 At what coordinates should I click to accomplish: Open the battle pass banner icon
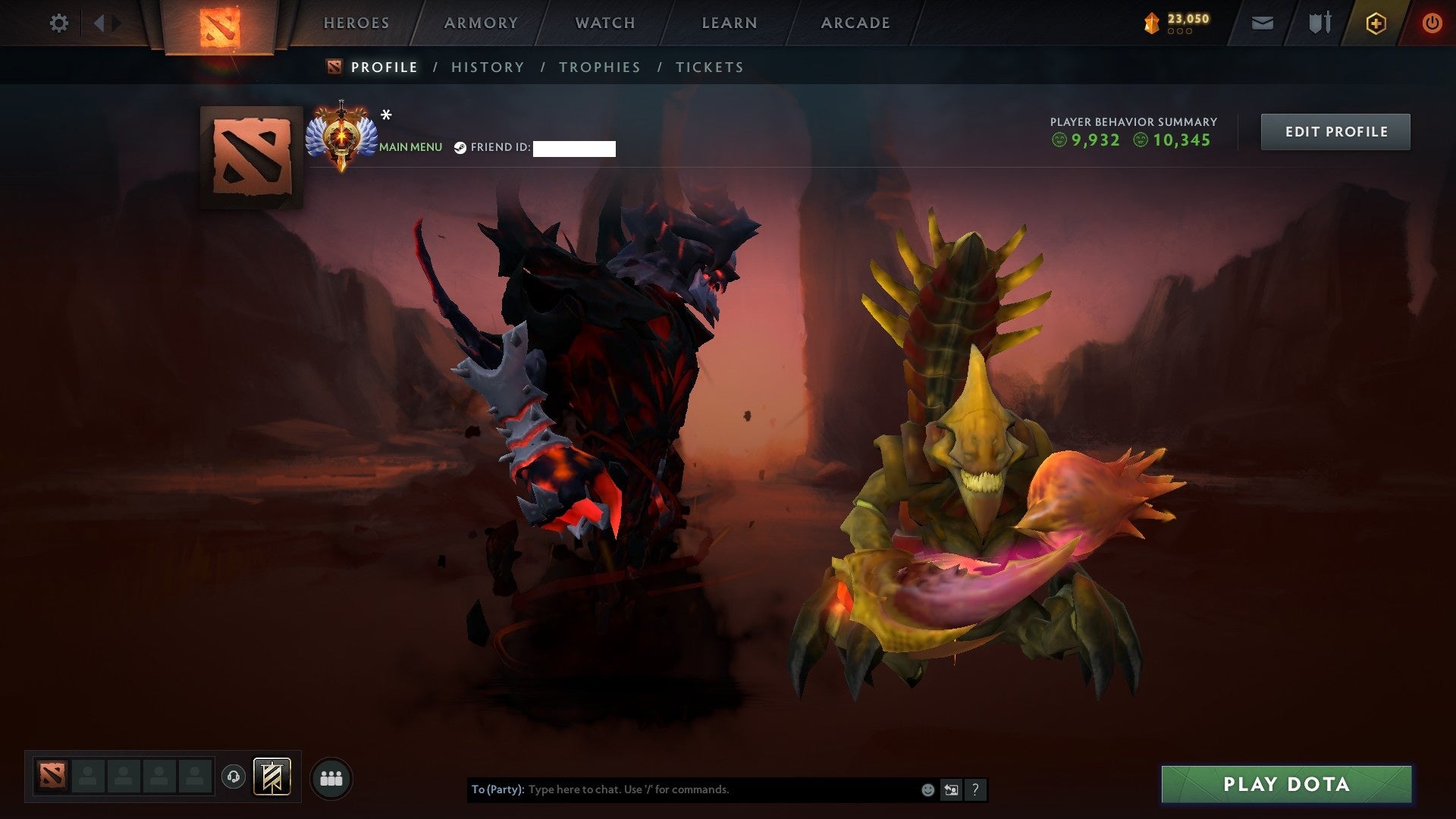(271, 777)
